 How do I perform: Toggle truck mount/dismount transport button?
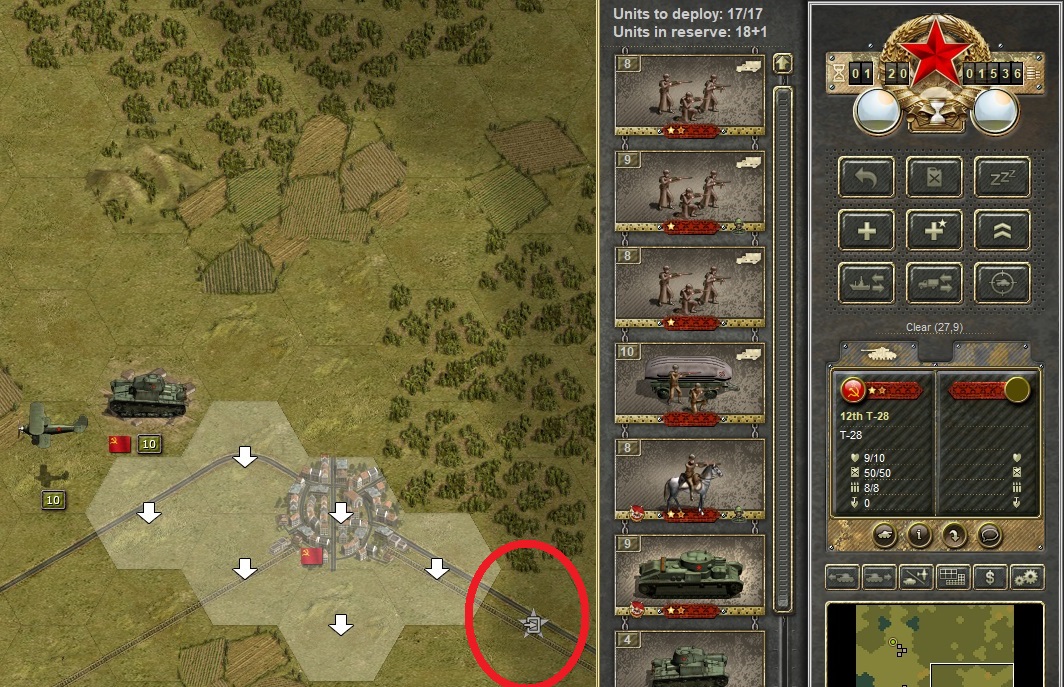click(x=934, y=283)
